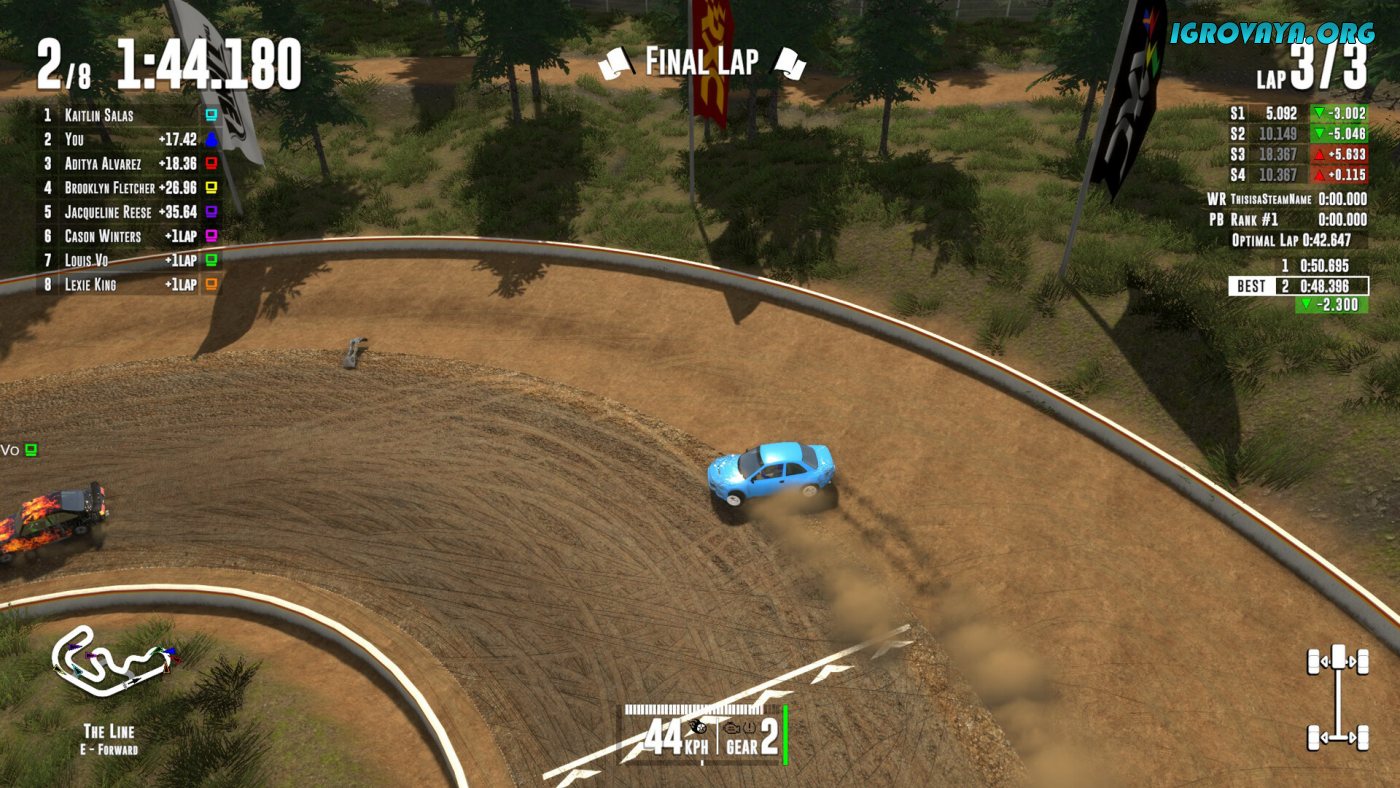Viewport: 1400px width, 788px height.
Task: Click the car drivetrain damage diagram
Action: pos(1337,697)
